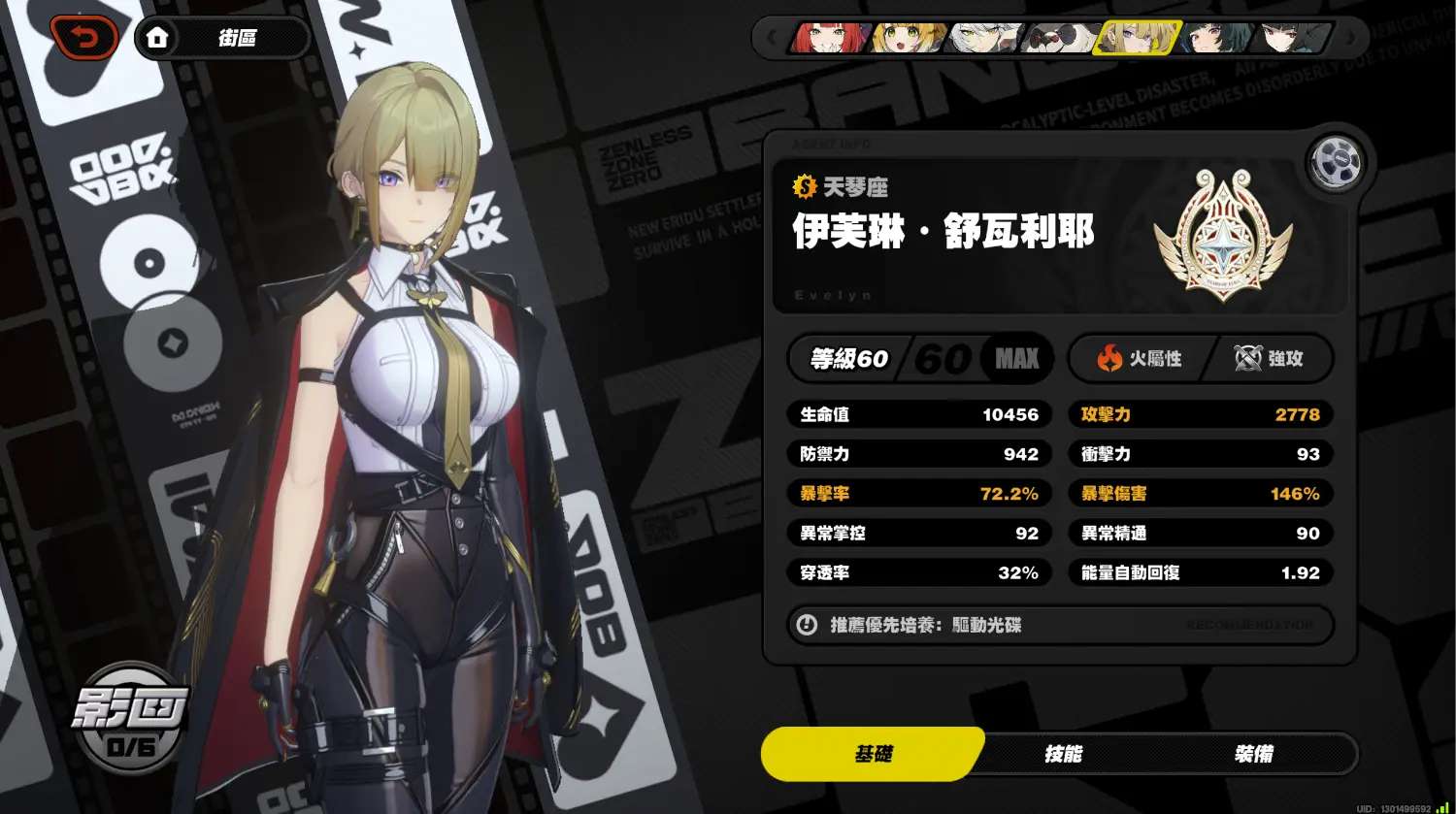Click the 天琴座 faction emblem
This screenshot has width=1456, height=814.
click(1222, 234)
